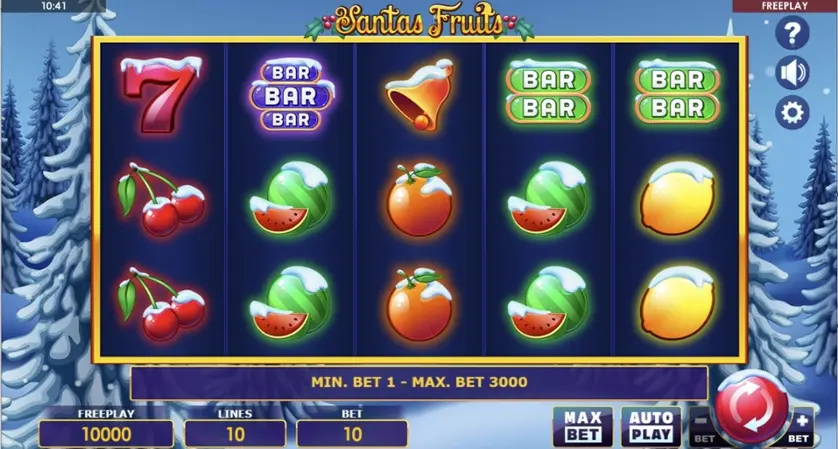Decrease the bet with minus BET
The width and height of the screenshot is (838, 449).
click(702, 427)
